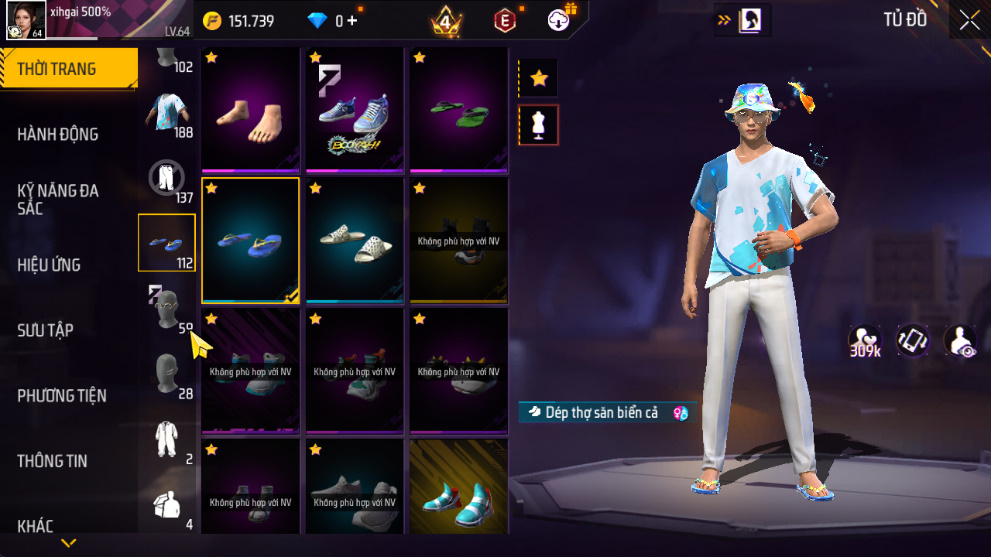Add diamonds with the plus button
This screenshot has height=557, width=991.
(352, 20)
